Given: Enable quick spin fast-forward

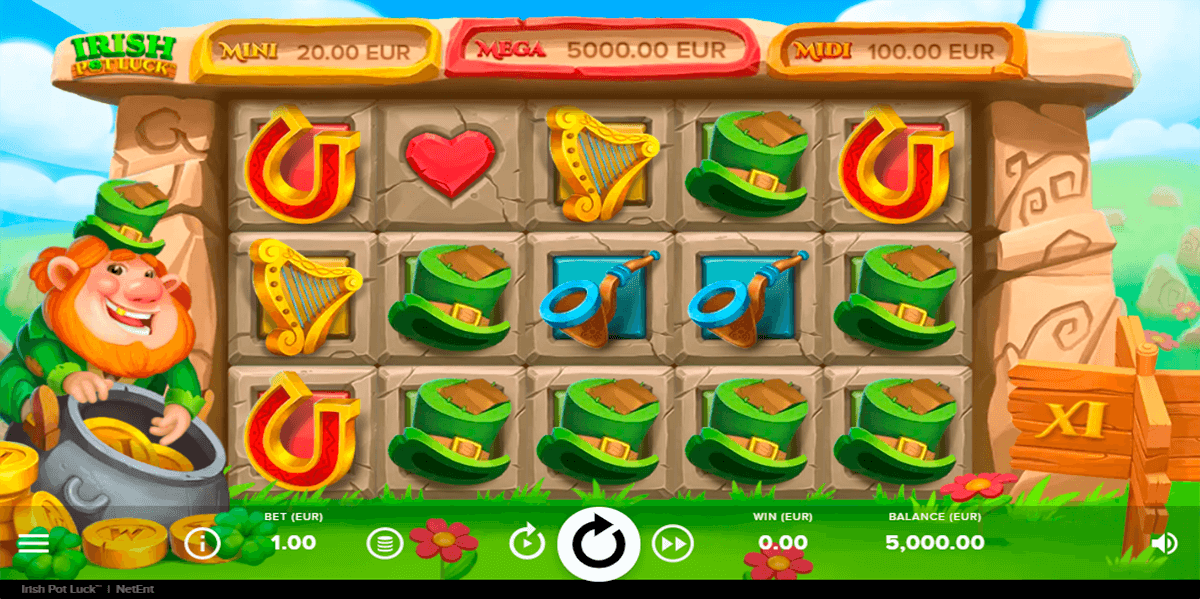Looking at the screenshot, I should pos(673,544).
